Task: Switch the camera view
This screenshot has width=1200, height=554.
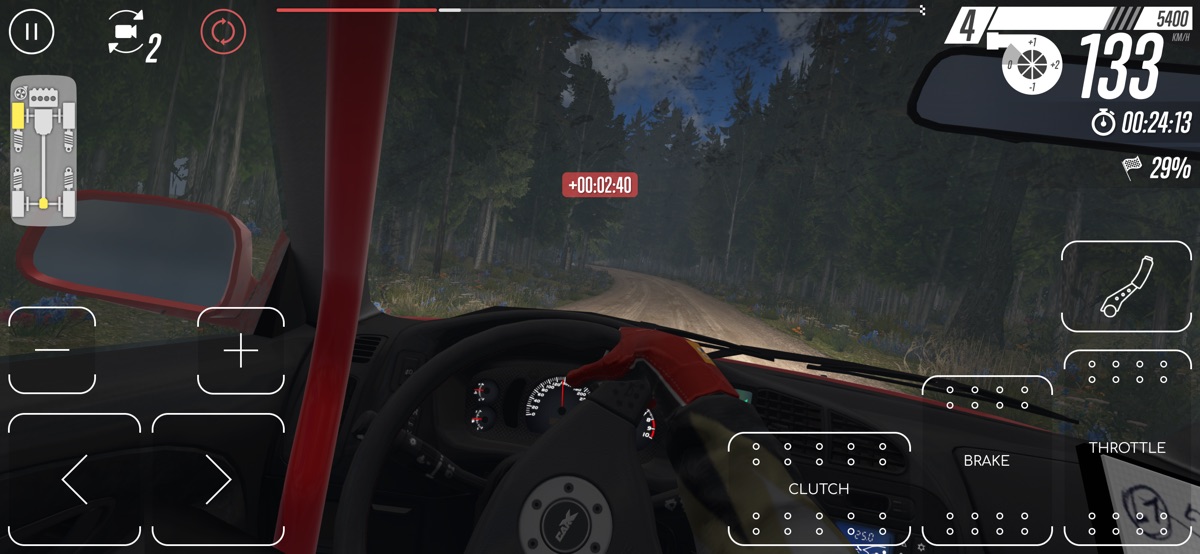Action: pos(132,35)
